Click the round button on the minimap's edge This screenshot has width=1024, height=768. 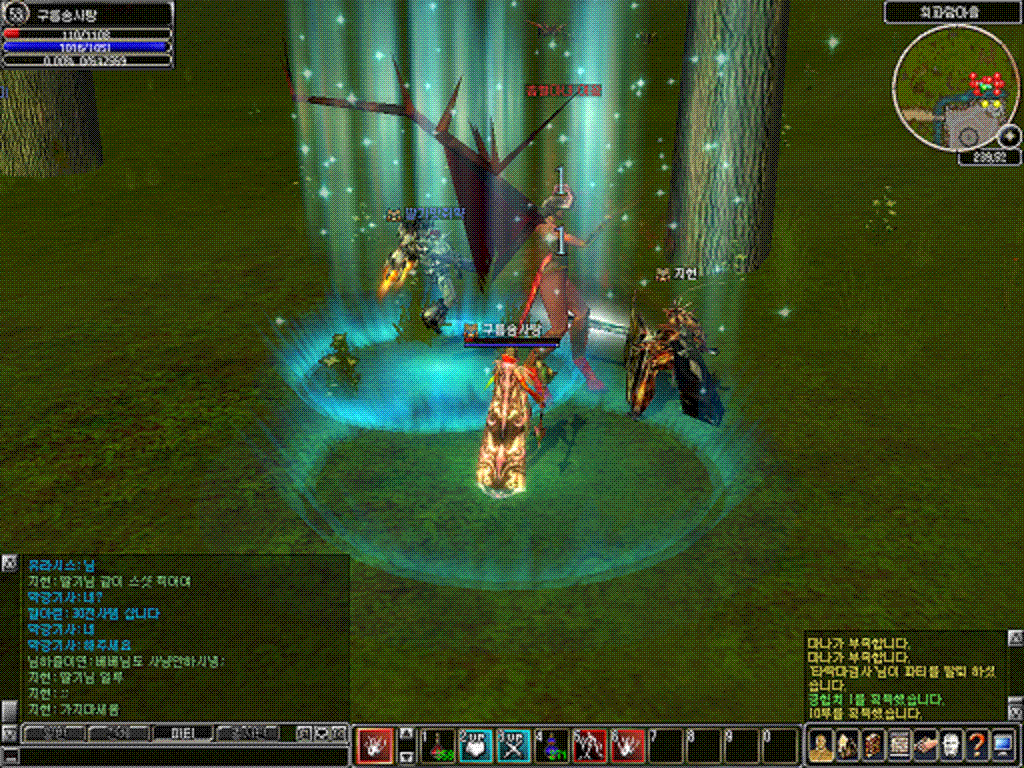(x=1008, y=136)
